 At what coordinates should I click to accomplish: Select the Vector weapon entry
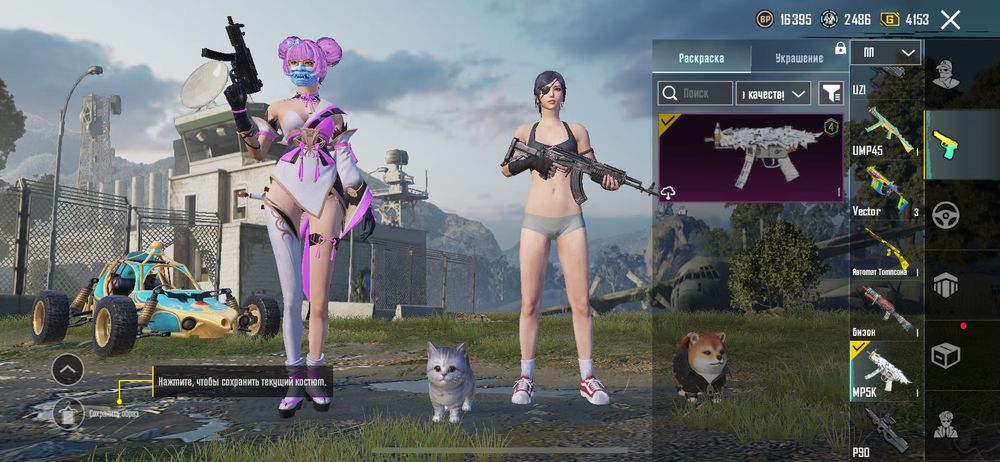click(x=885, y=190)
